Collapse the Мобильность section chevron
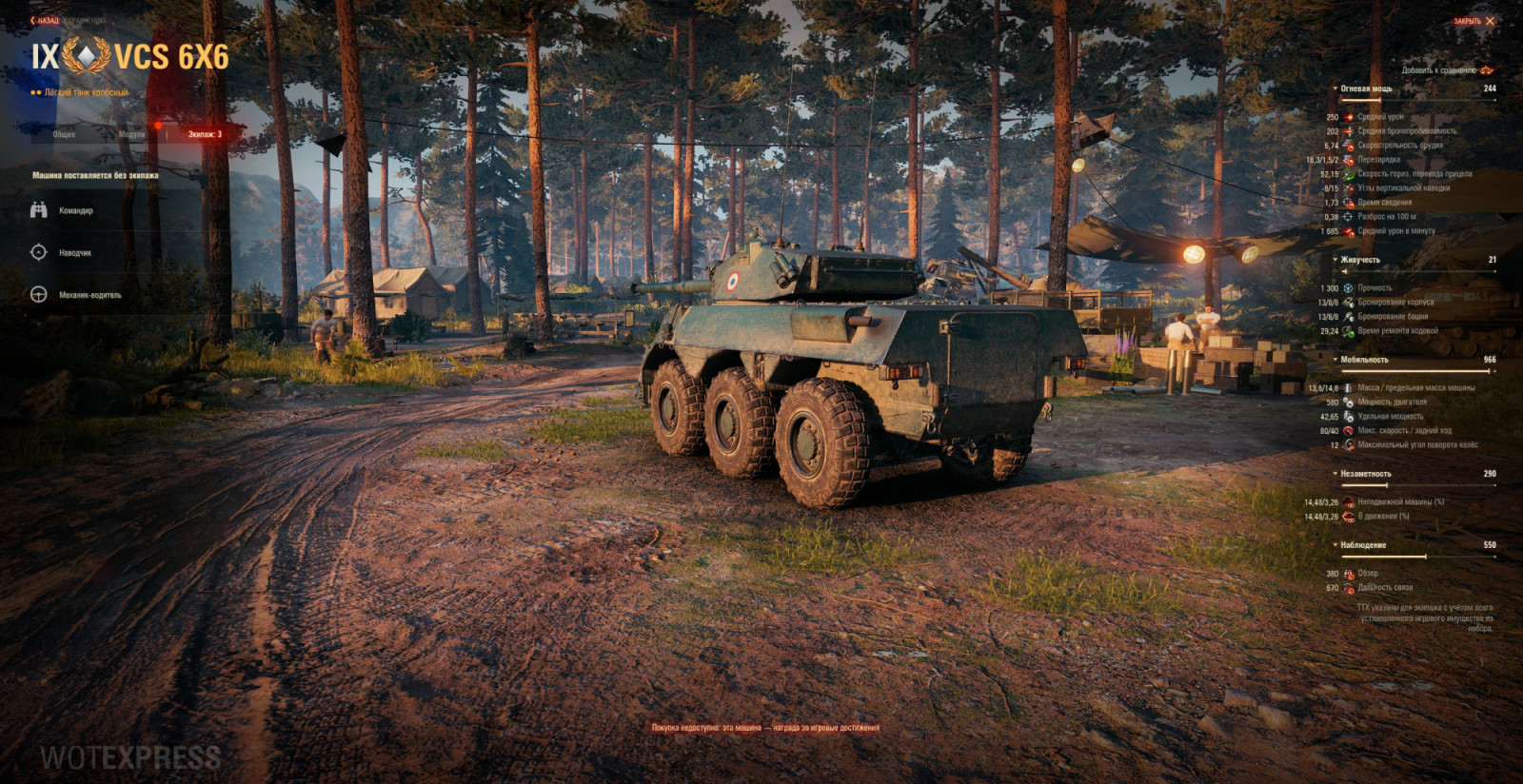Viewport: 1523px width, 784px height. click(x=1335, y=359)
